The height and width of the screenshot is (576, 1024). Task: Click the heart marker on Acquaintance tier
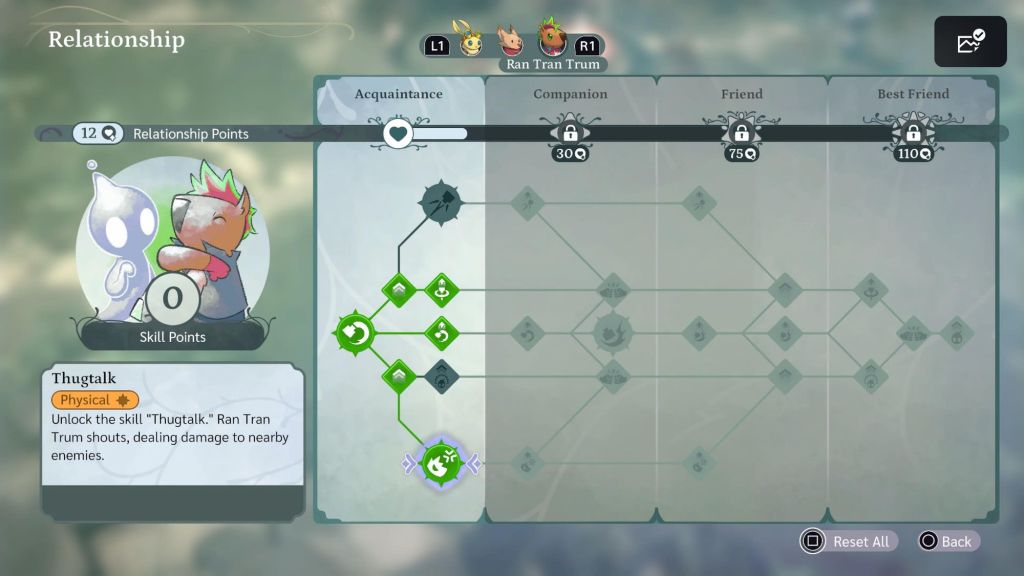point(399,133)
